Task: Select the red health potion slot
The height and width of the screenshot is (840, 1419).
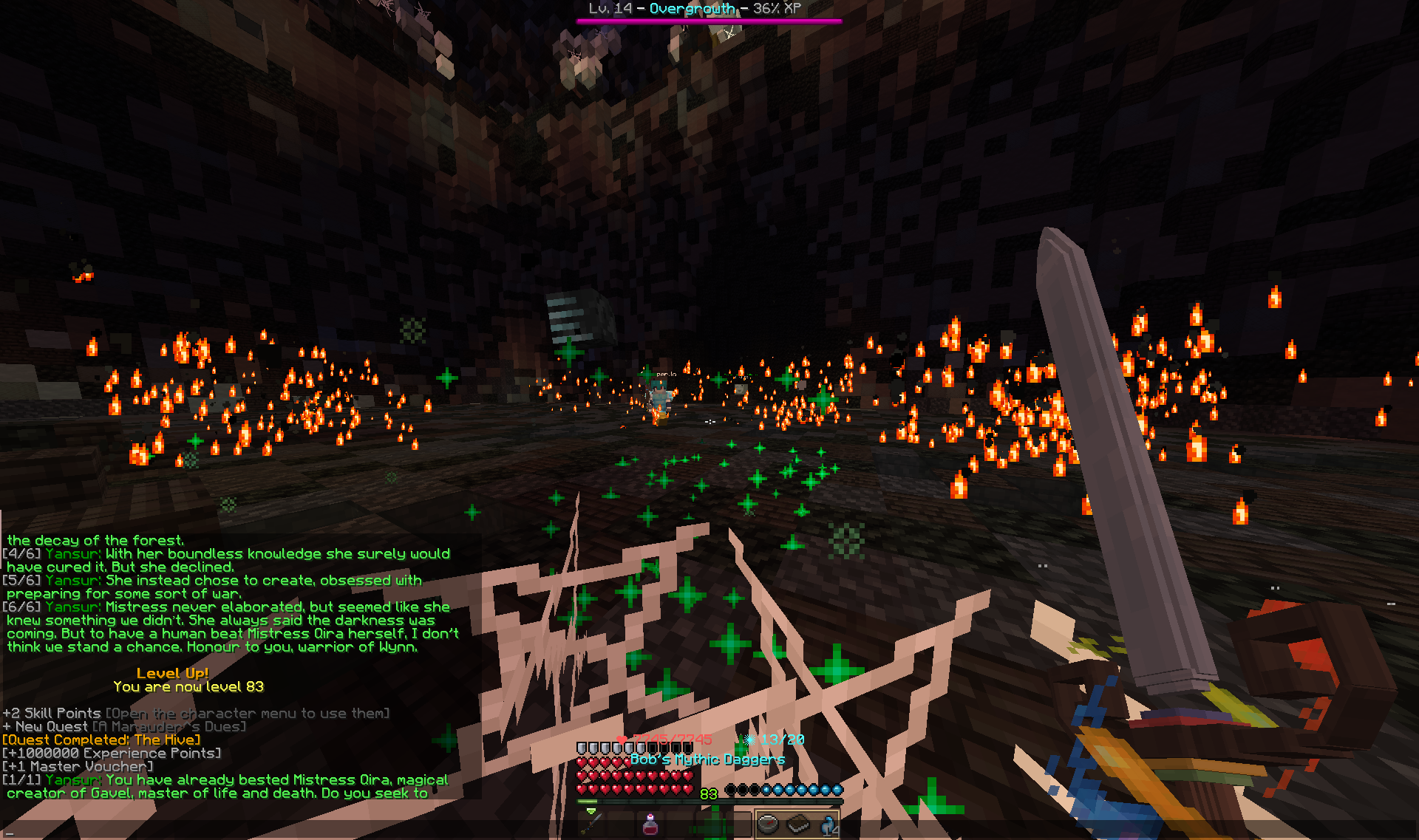Action: pos(650,823)
